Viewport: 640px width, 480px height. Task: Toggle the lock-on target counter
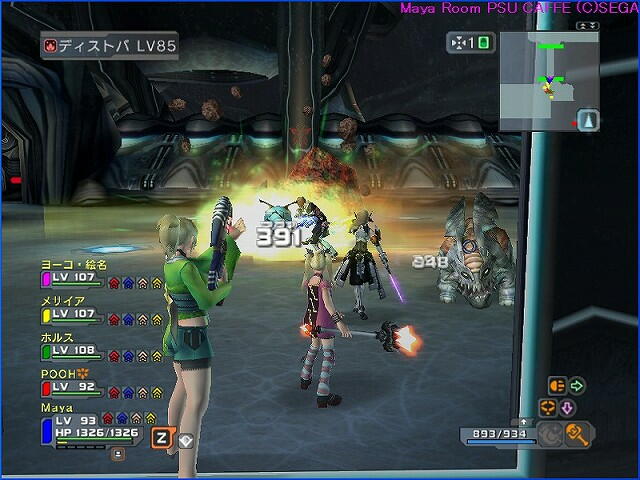[469, 43]
